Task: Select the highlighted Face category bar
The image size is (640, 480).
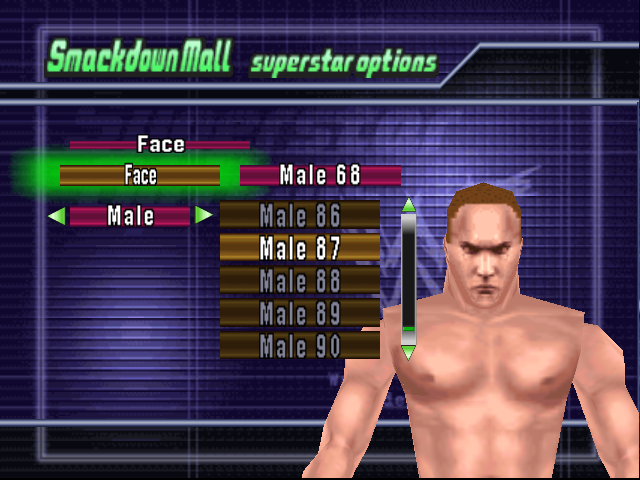Action: click(140, 176)
